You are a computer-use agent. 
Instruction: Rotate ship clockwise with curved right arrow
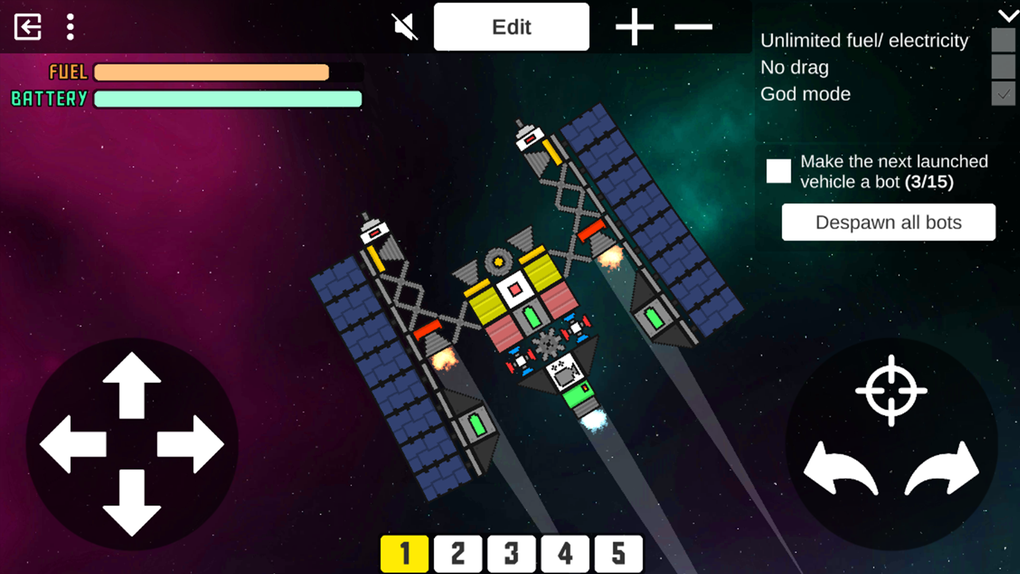(942, 468)
